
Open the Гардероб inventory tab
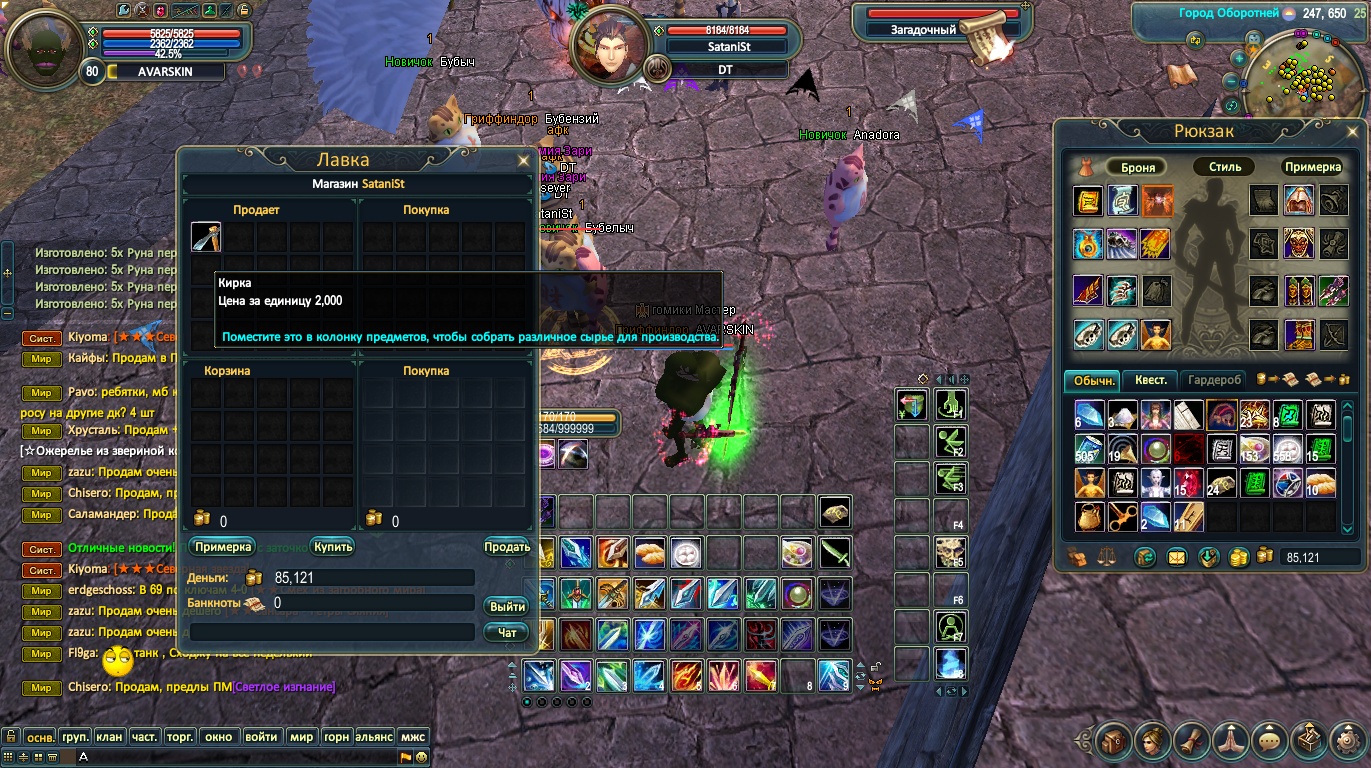[1215, 380]
